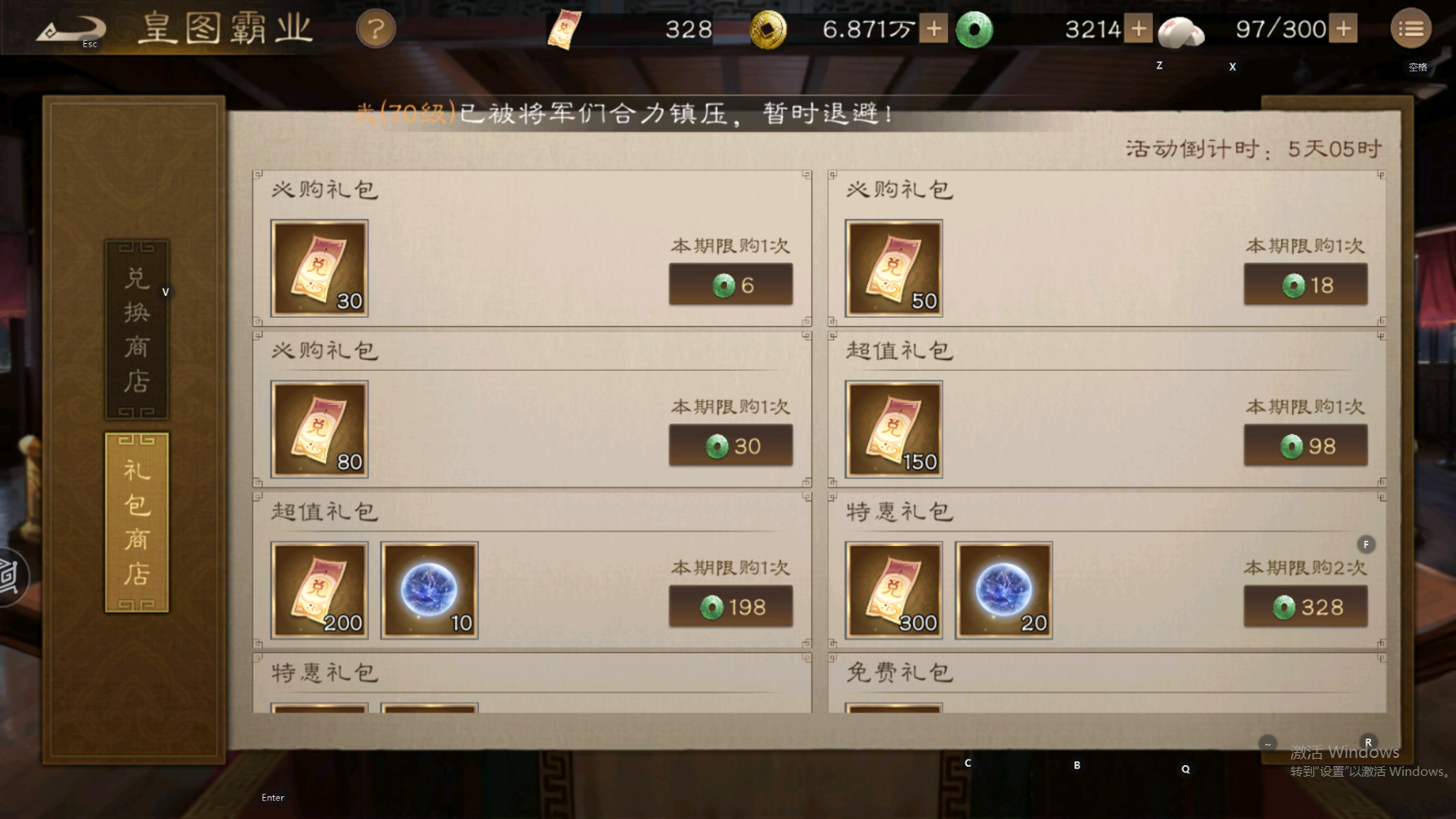This screenshot has height=819, width=1456.
Task: Click the plus beside the gold amount
Action: [x=932, y=29]
